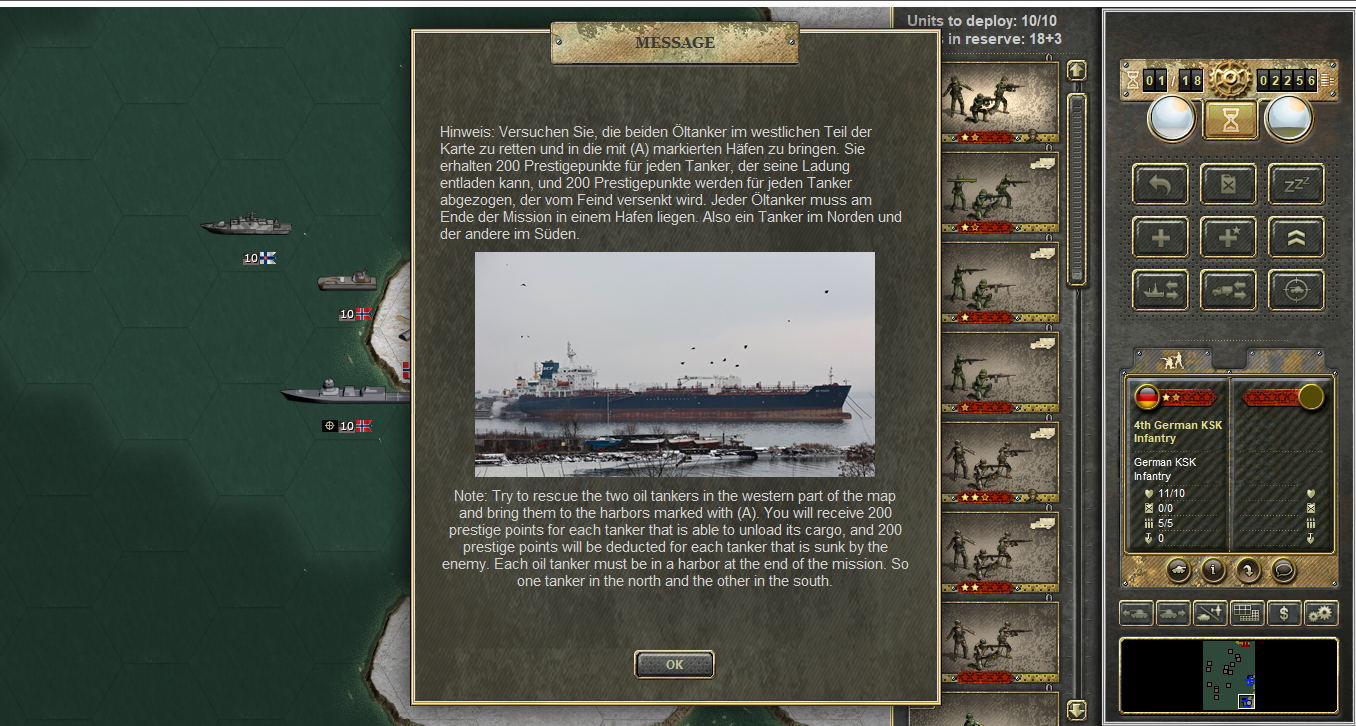The image size is (1356, 726).
Task: Toggle the strategic map grid button
Action: pyautogui.click(x=1246, y=613)
